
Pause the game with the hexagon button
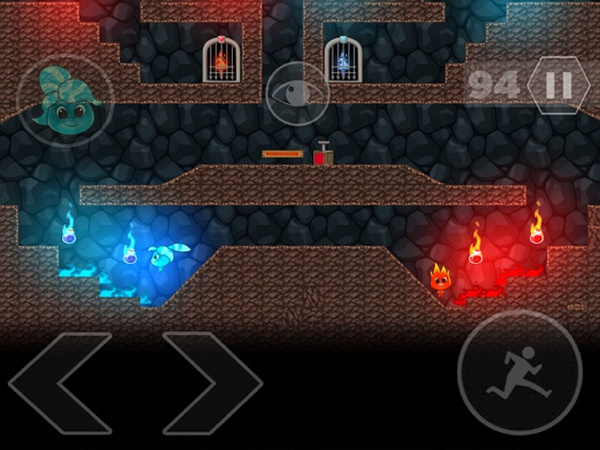pyautogui.click(x=558, y=85)
